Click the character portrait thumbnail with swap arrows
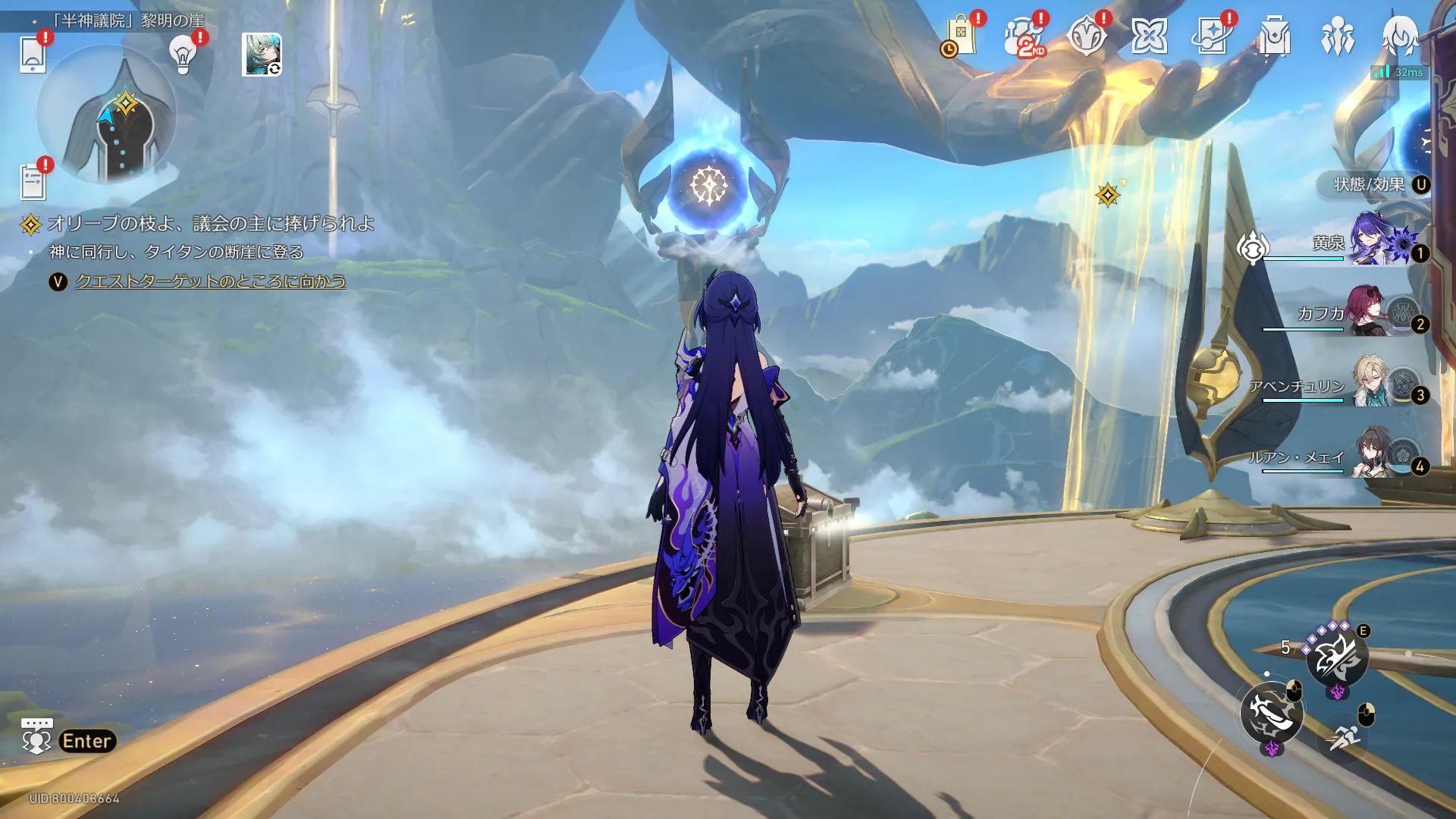 262,55
